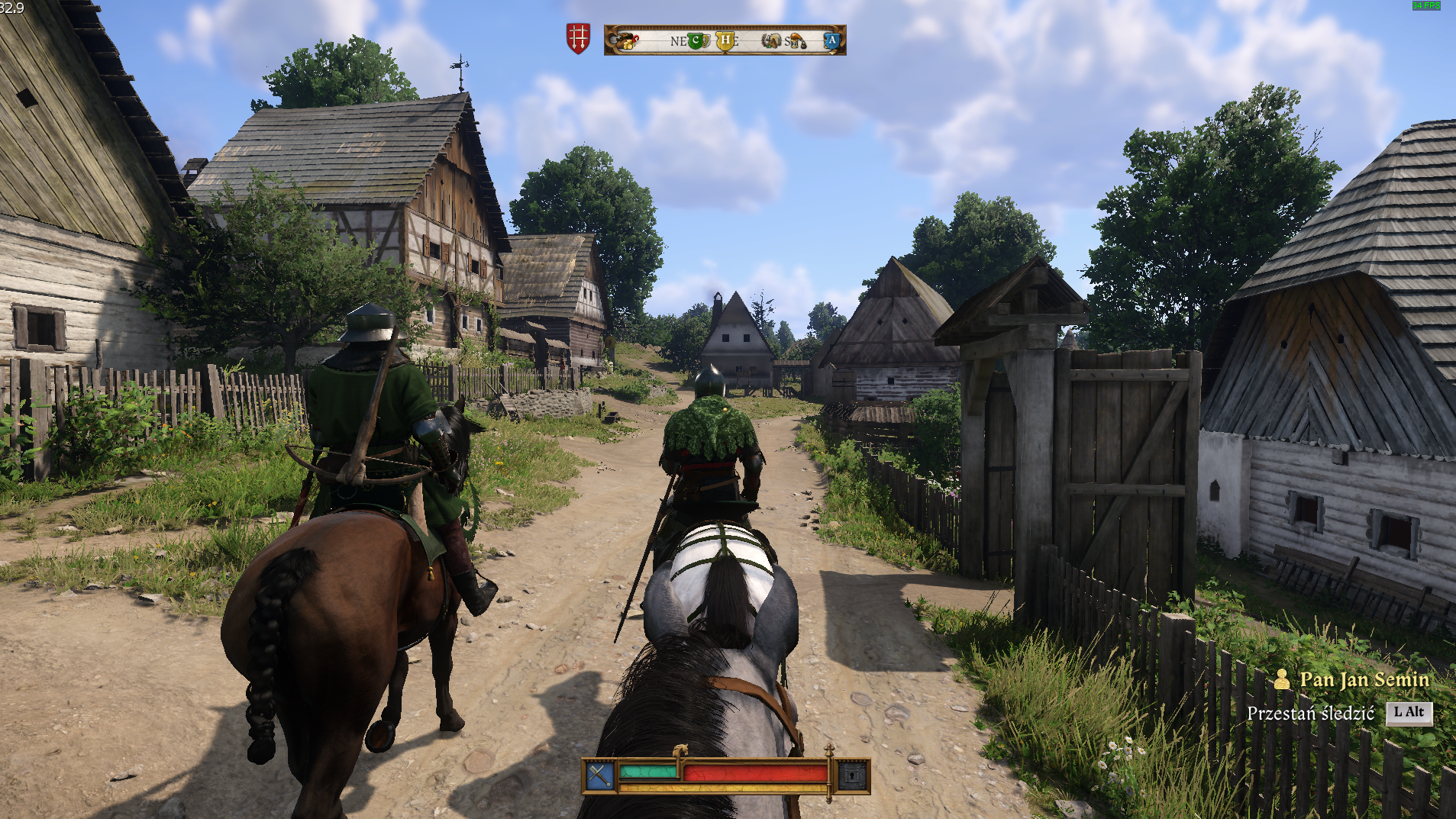This screenshot has width=1456, height=819.
Task: Click the trader coin pouch compass marker
Action: pos(628,40)
